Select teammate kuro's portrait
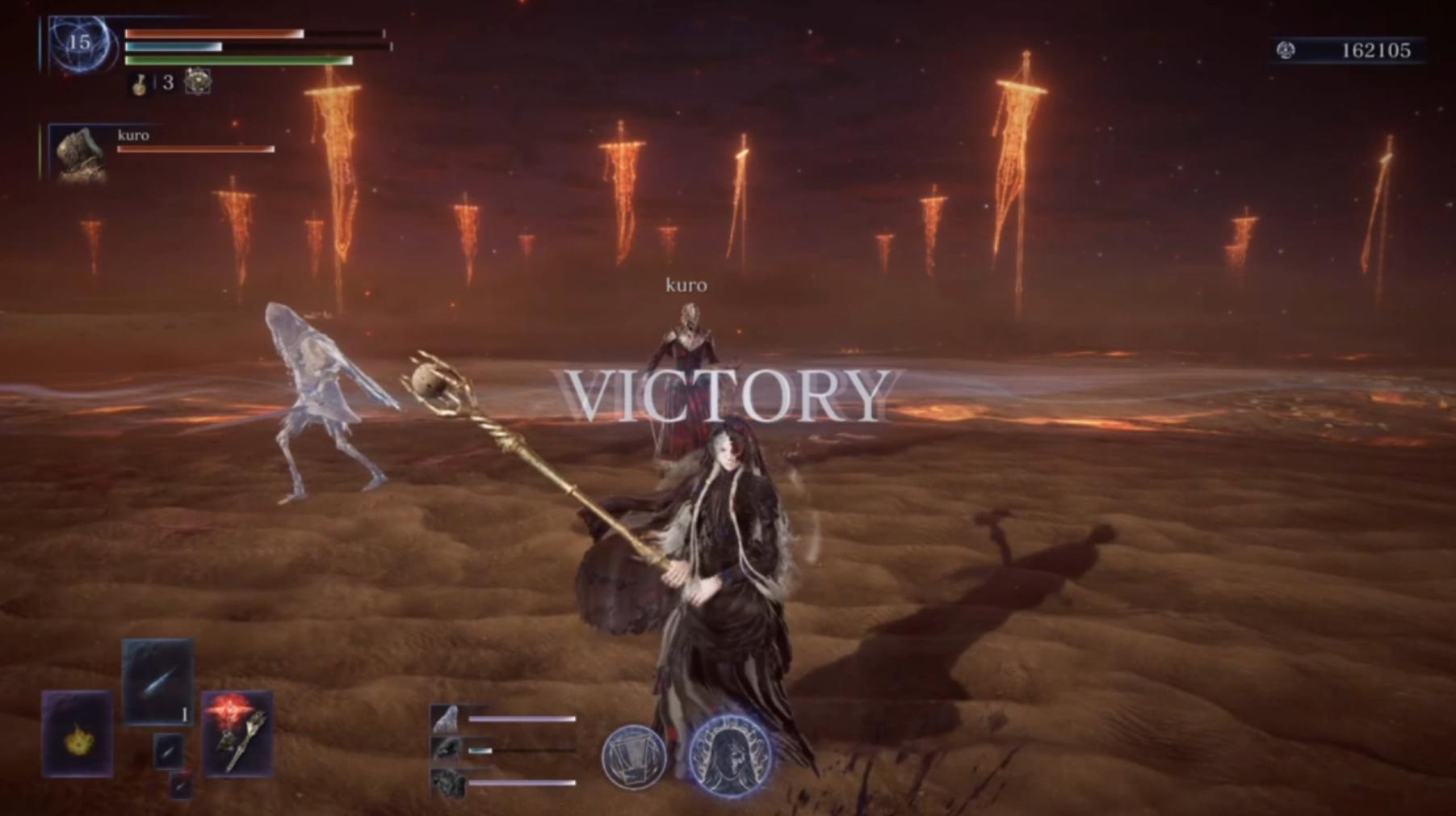The height and width of the screenshot is (816, 1456). pos(80,153)
